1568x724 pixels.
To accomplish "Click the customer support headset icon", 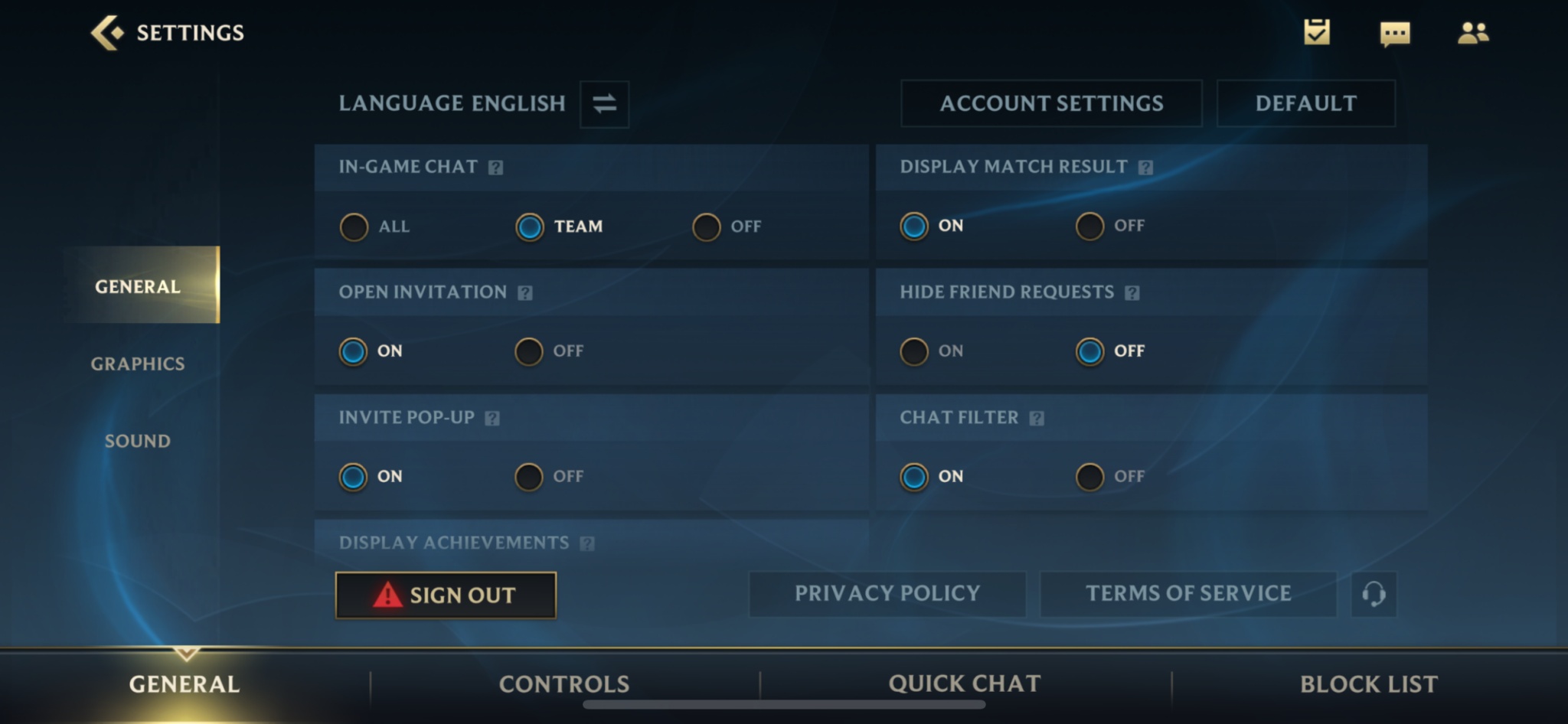I will [x=1374, y=594].
